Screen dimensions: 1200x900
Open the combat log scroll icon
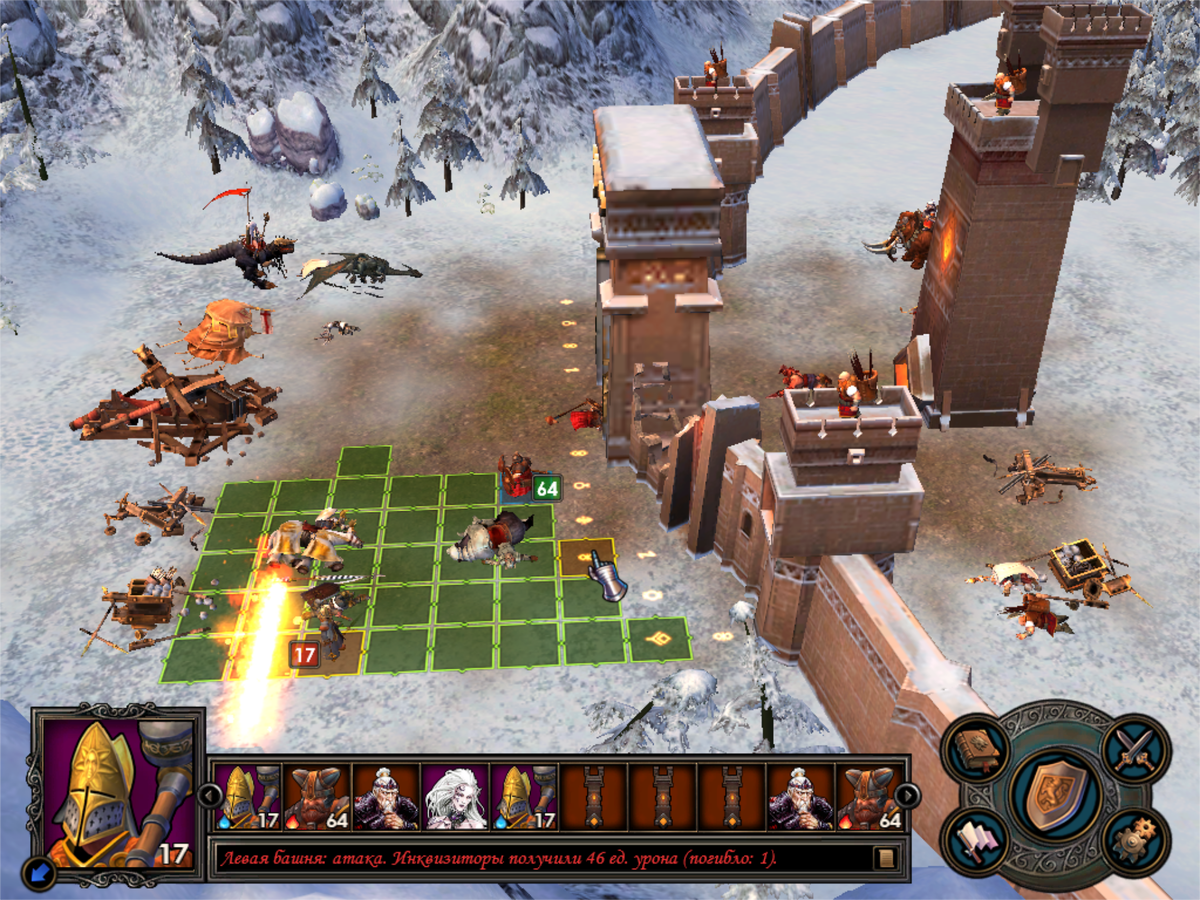click(x=884, y=858)
